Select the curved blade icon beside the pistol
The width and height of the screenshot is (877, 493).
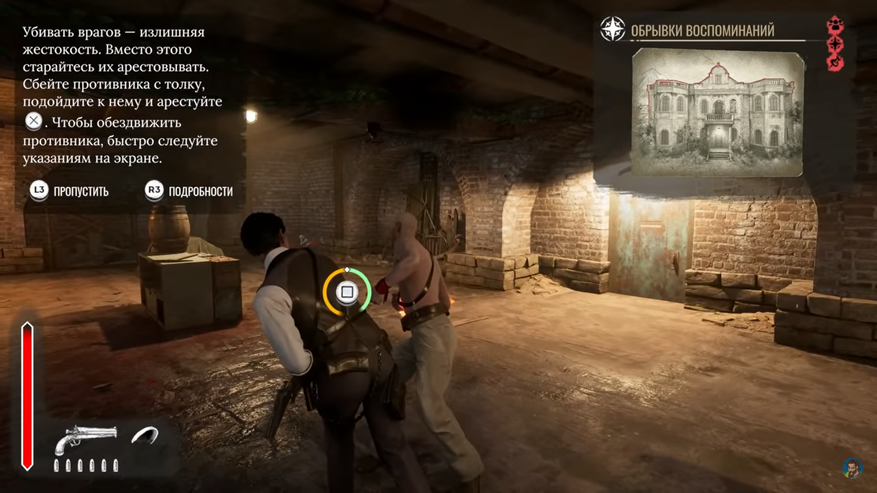[x=147, y=437]
